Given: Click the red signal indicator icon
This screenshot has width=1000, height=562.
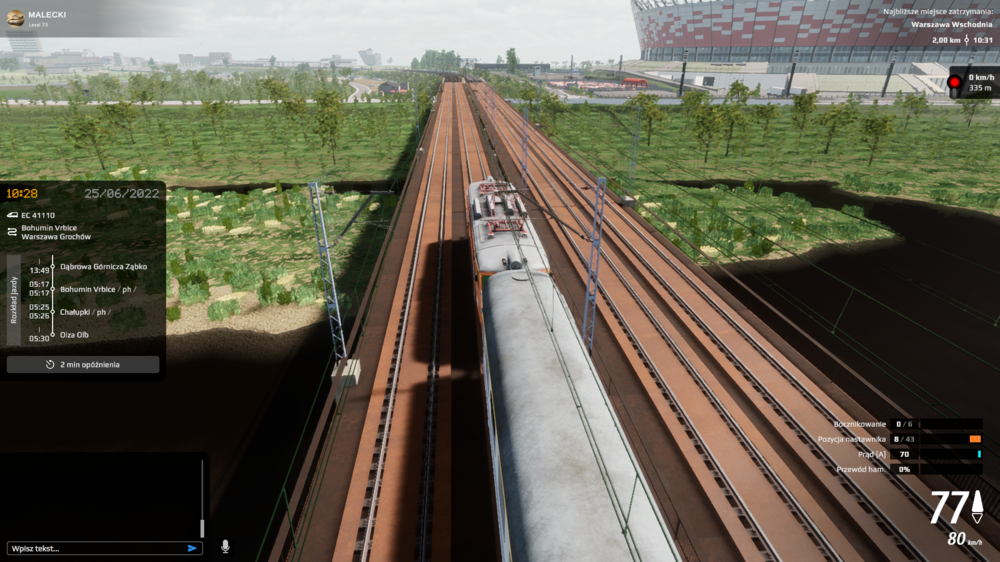Looking at the screenshot, I should point(954,81).
